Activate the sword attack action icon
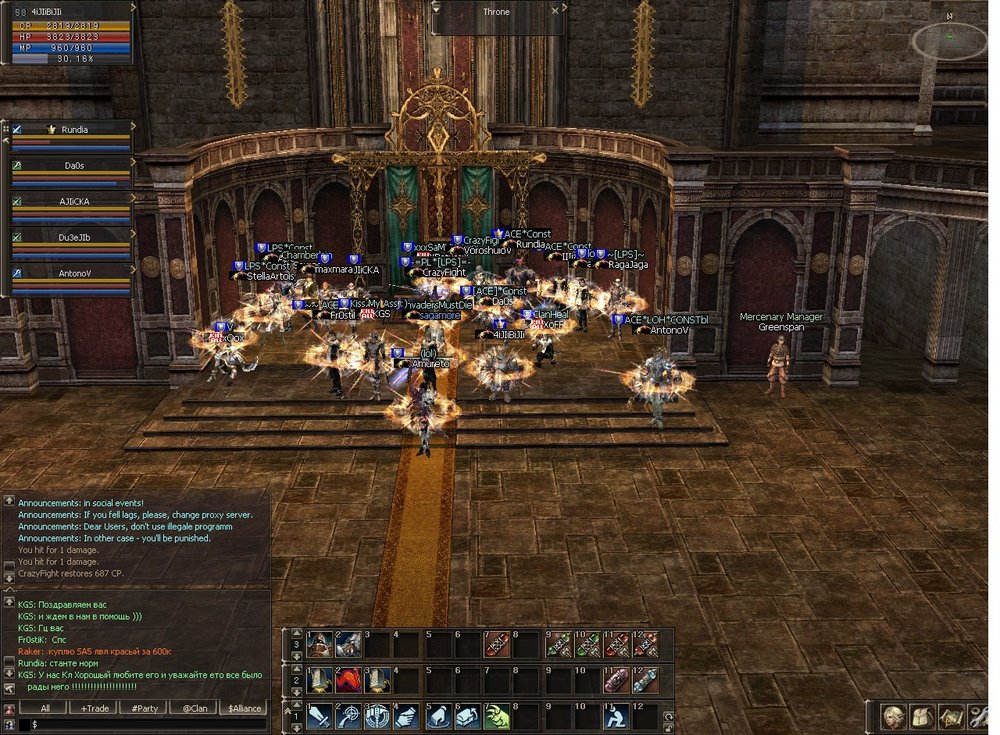This screenshot has width=1000, height=735. 319,717
